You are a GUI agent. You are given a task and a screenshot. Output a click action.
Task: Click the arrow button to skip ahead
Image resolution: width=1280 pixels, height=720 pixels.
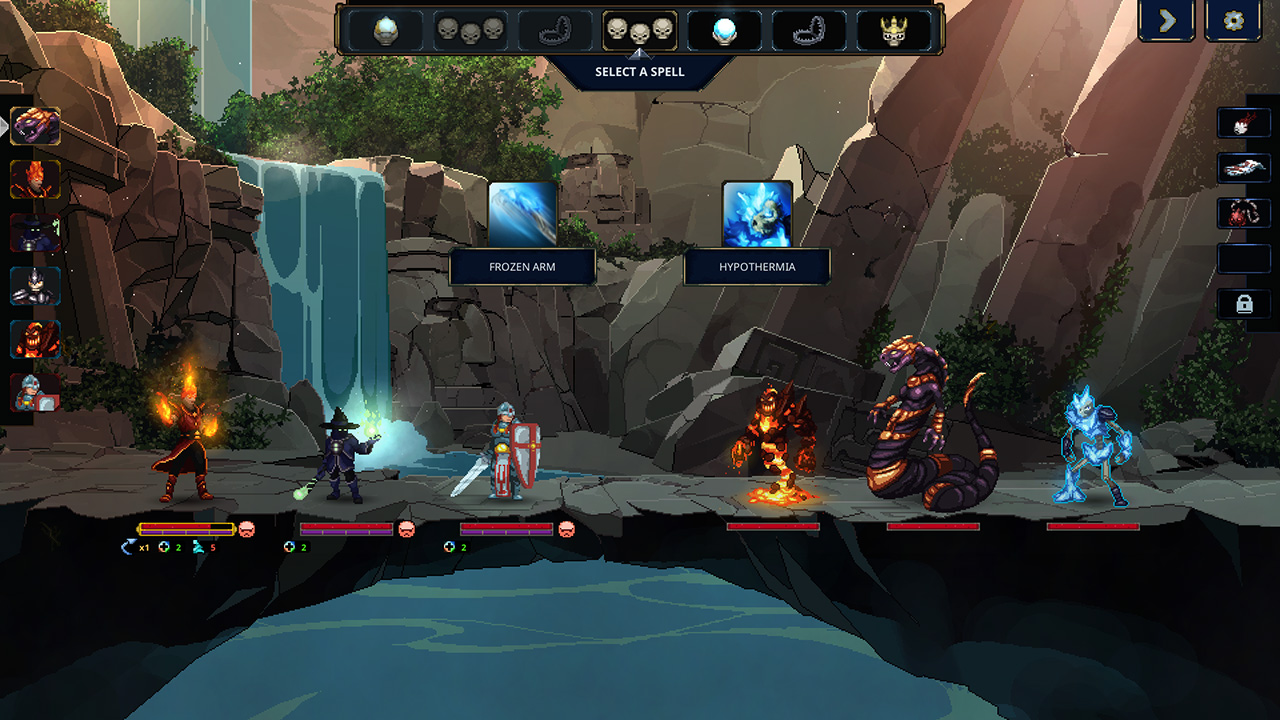coord(1167,21)
